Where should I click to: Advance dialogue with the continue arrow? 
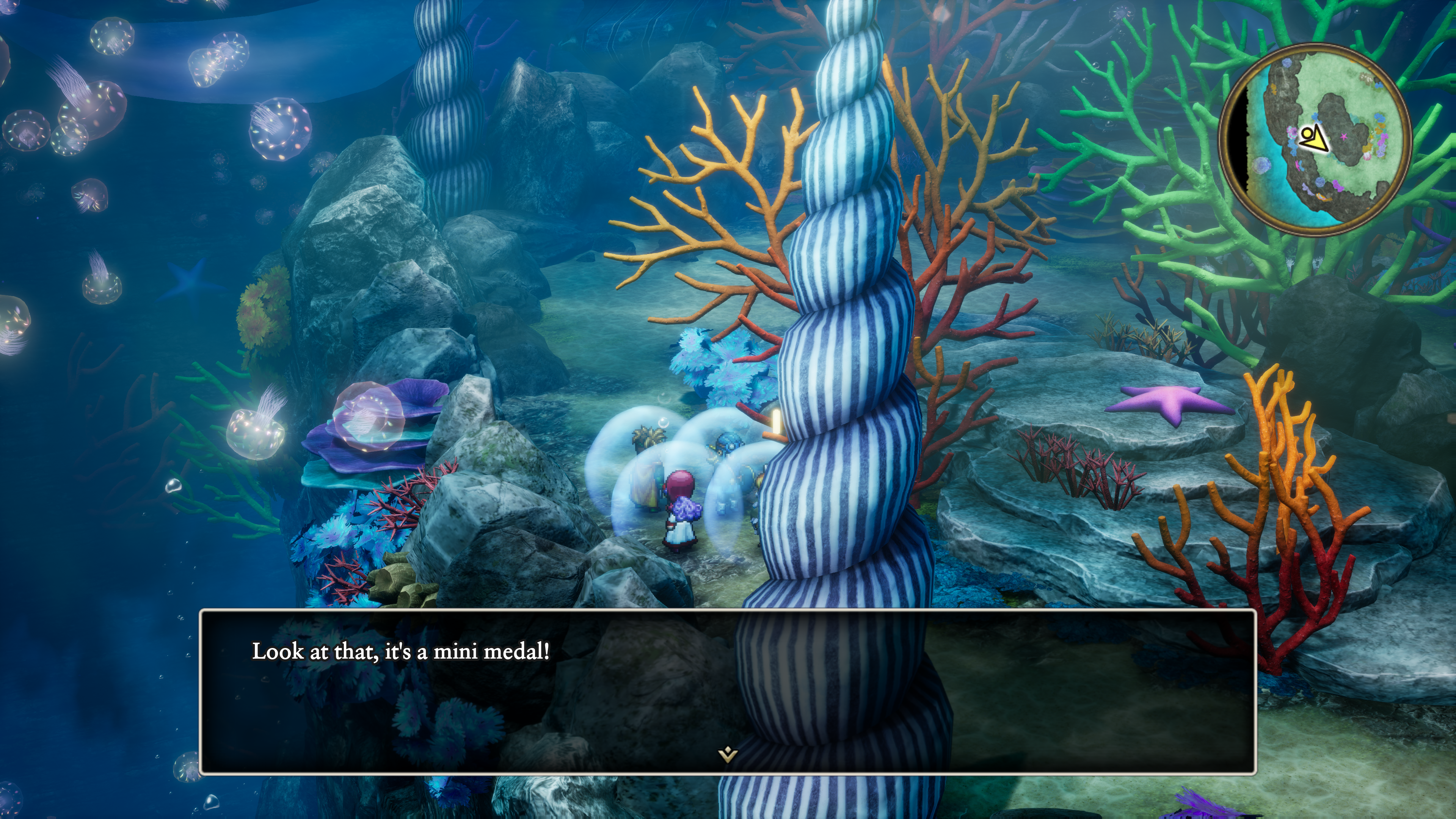point(728,754)
